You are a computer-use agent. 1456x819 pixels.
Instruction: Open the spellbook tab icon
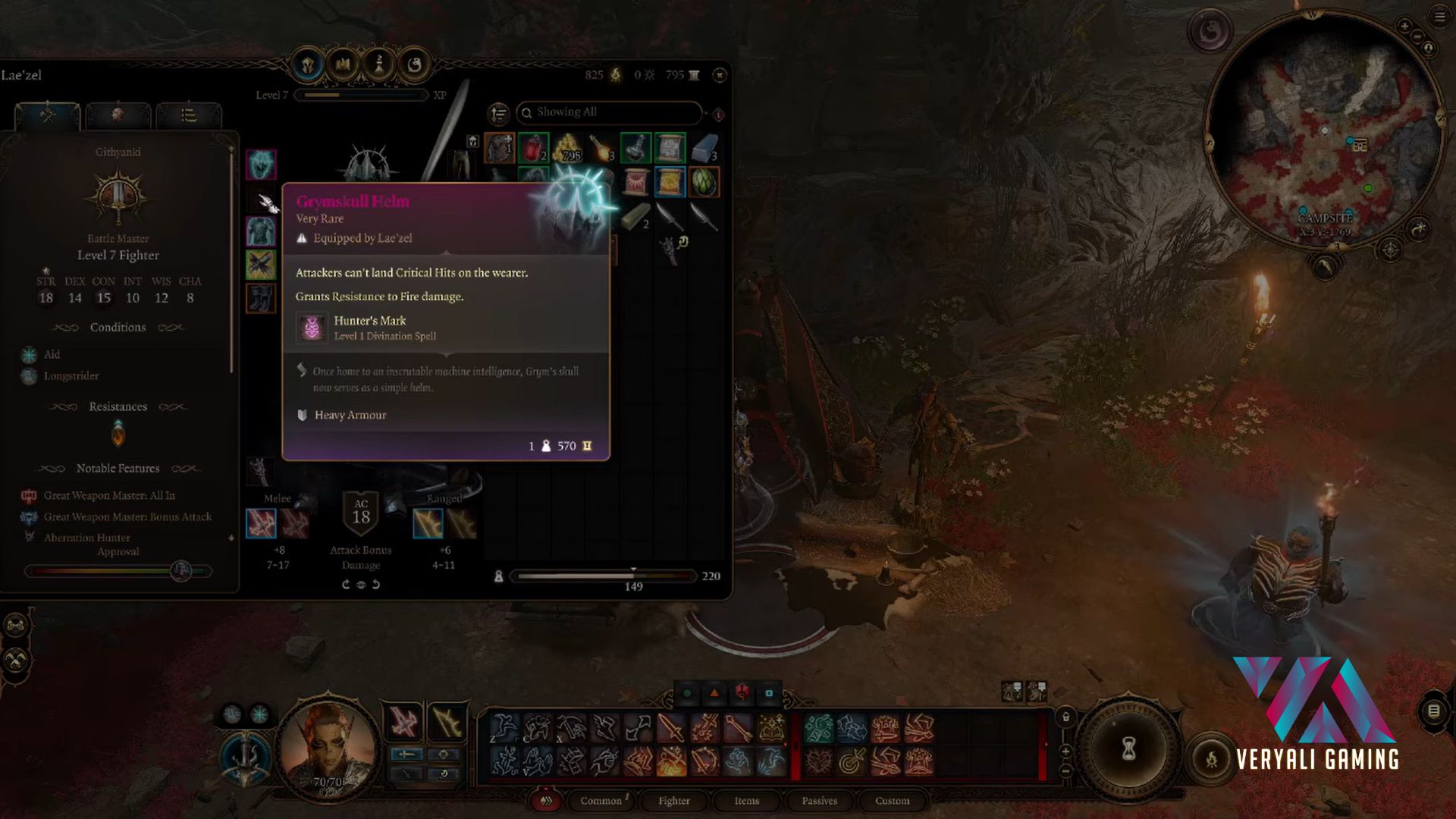pyautogui.click(x=343, y=65)
